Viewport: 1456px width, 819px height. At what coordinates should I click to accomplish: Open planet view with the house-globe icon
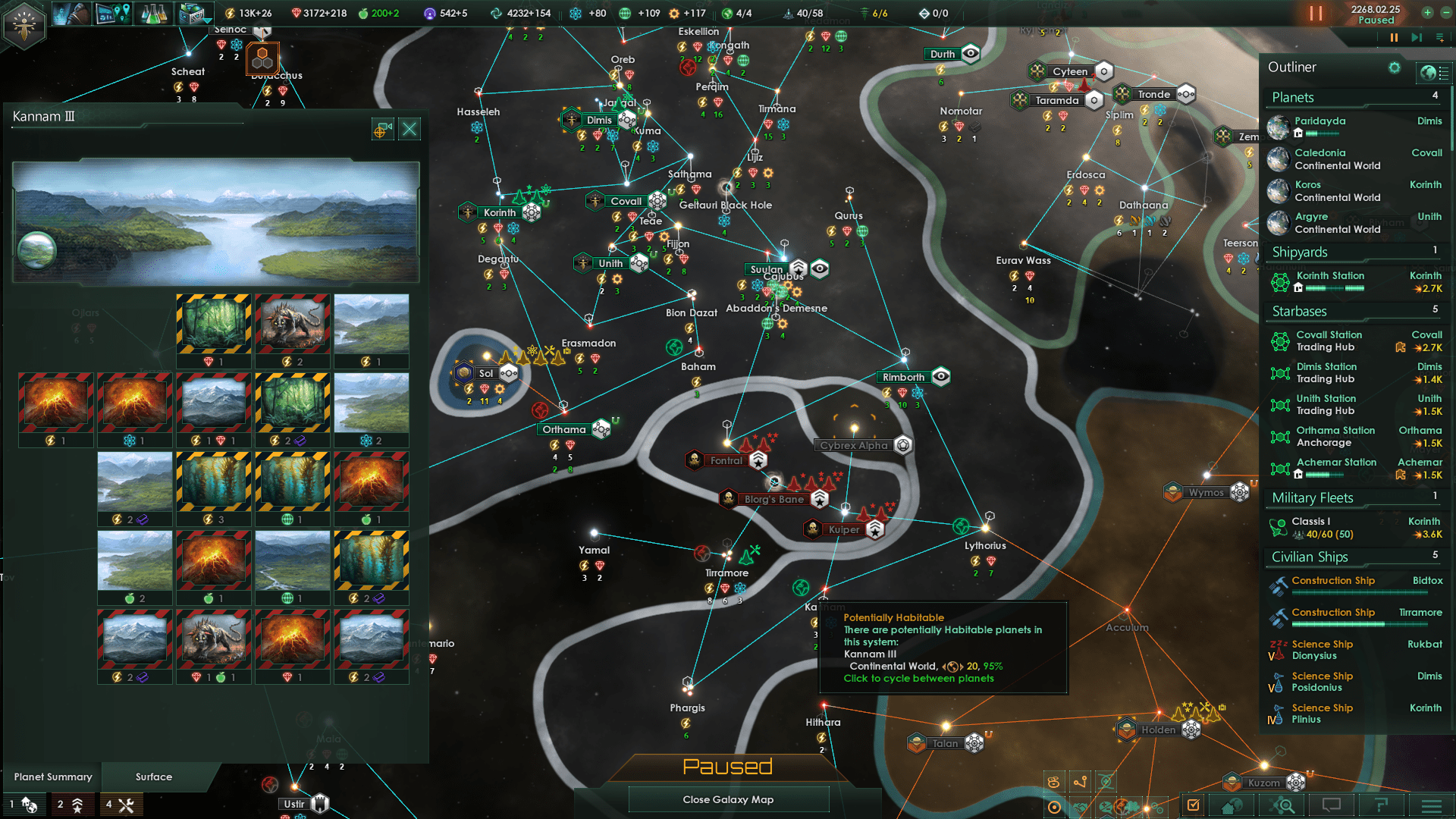tap(1232, 805)
